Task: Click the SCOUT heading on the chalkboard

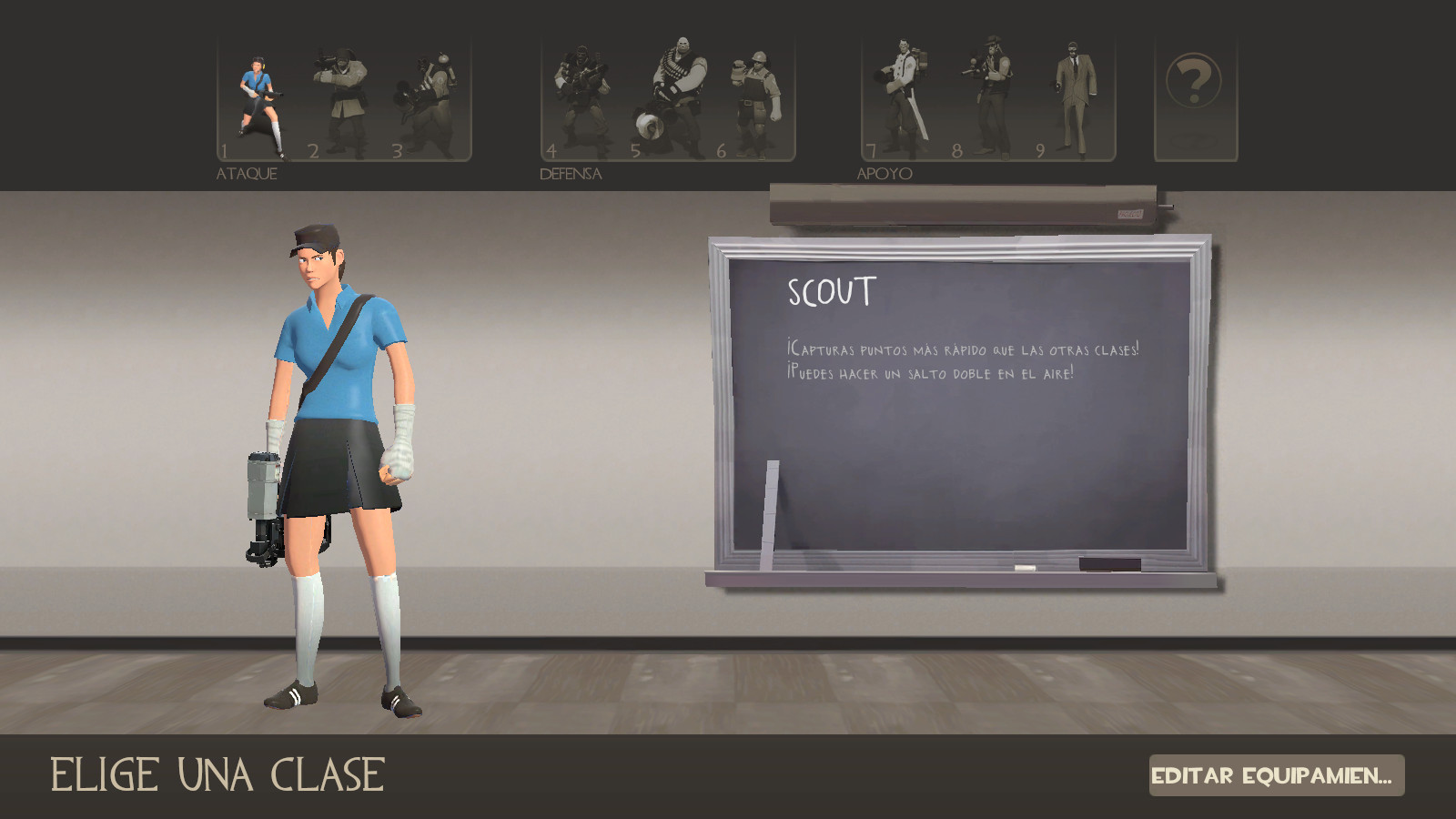Action: coord(831,293)
